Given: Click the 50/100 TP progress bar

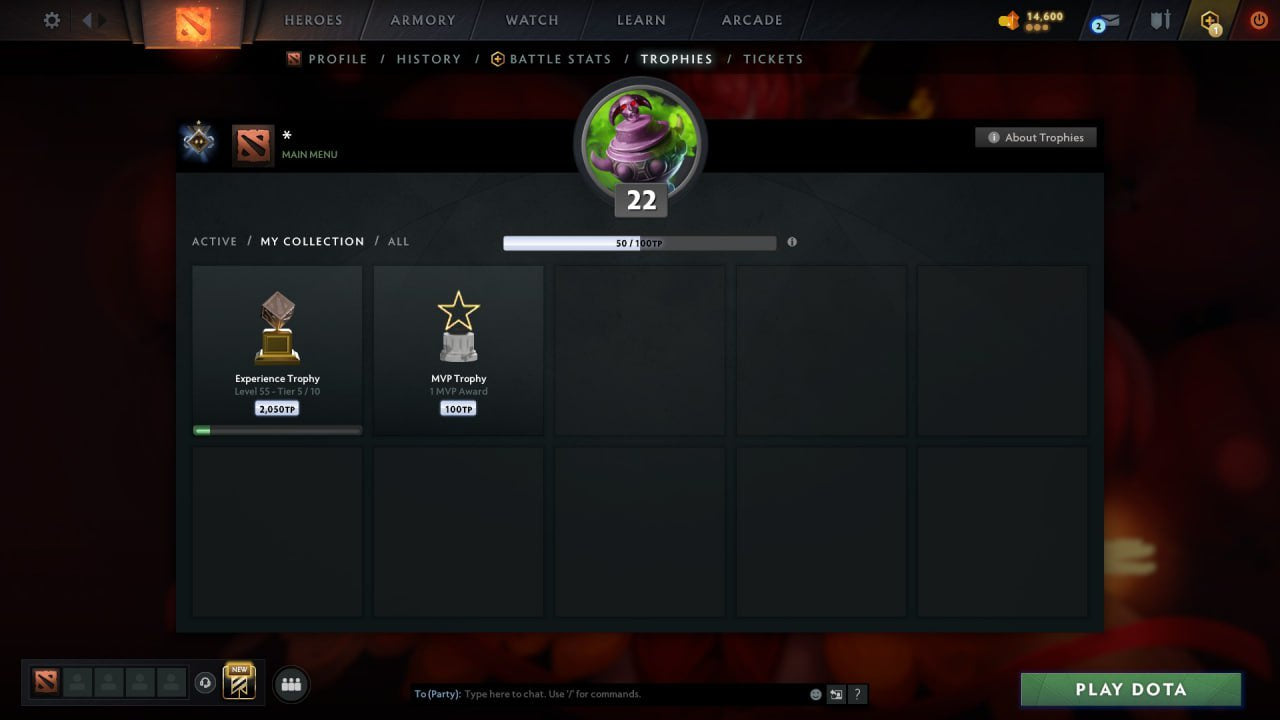Looking at the screenshot, I should pyautogui.click(x=640, y=242).
